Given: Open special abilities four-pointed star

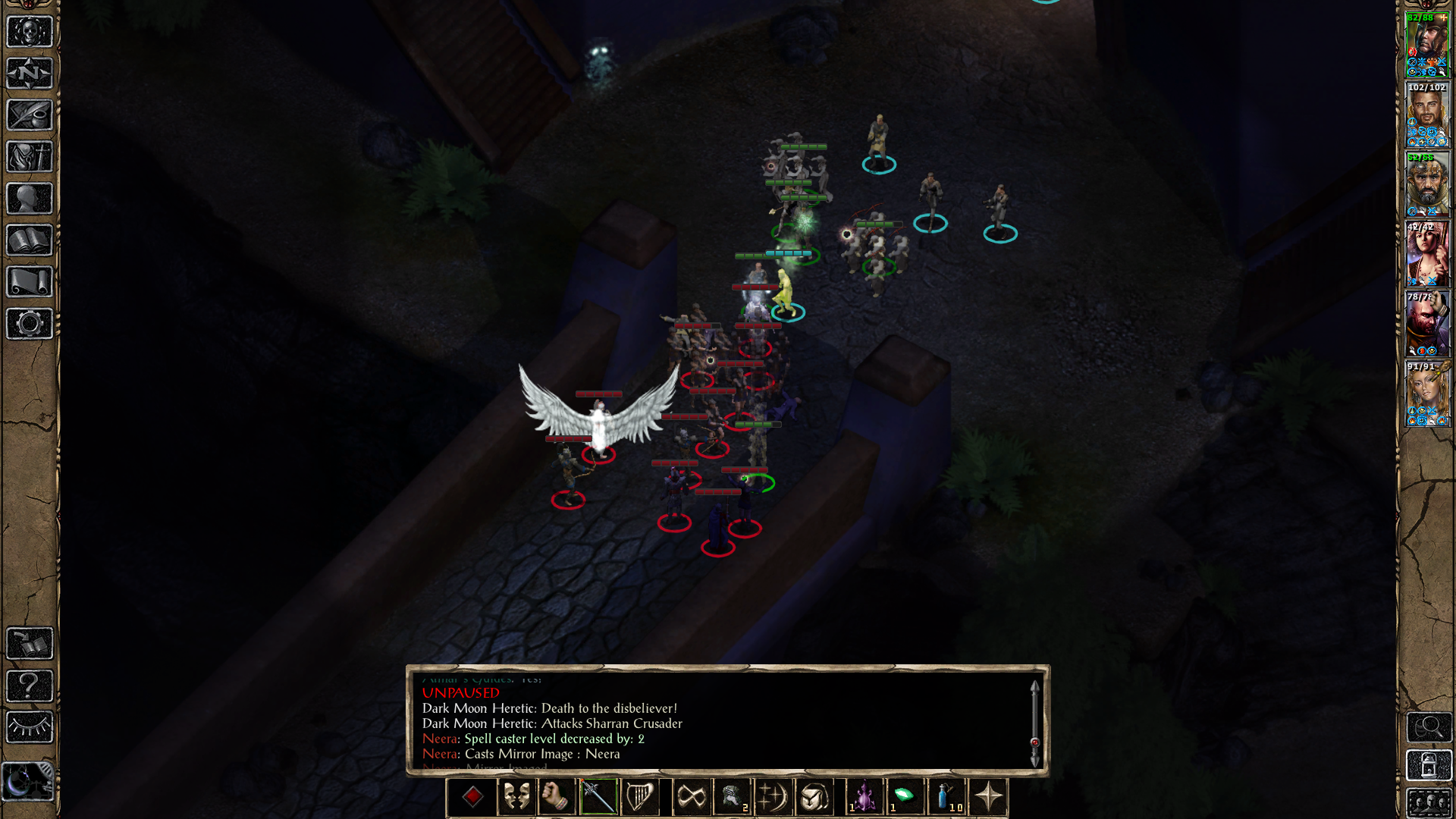Looking at the screenshot, I should [988, 797].
